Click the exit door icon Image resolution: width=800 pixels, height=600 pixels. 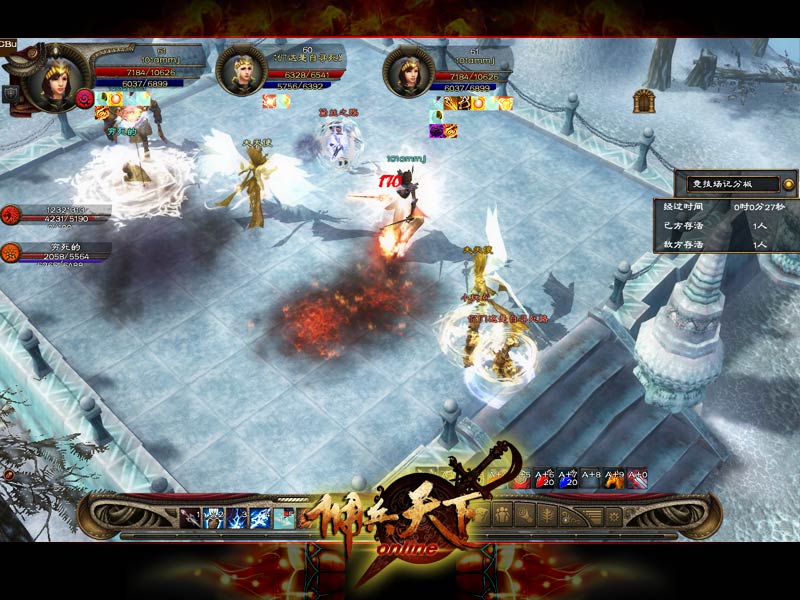click(x=644, y=101)
